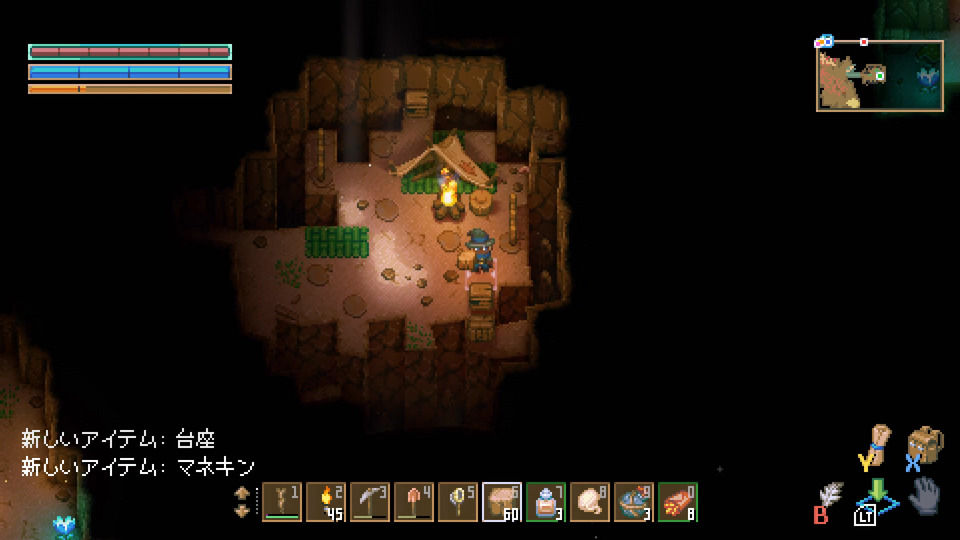Viewport: 960px width, 540px height.
Task: Select the bug net slot
Action: pyautogui.click(x=458, y=502)
